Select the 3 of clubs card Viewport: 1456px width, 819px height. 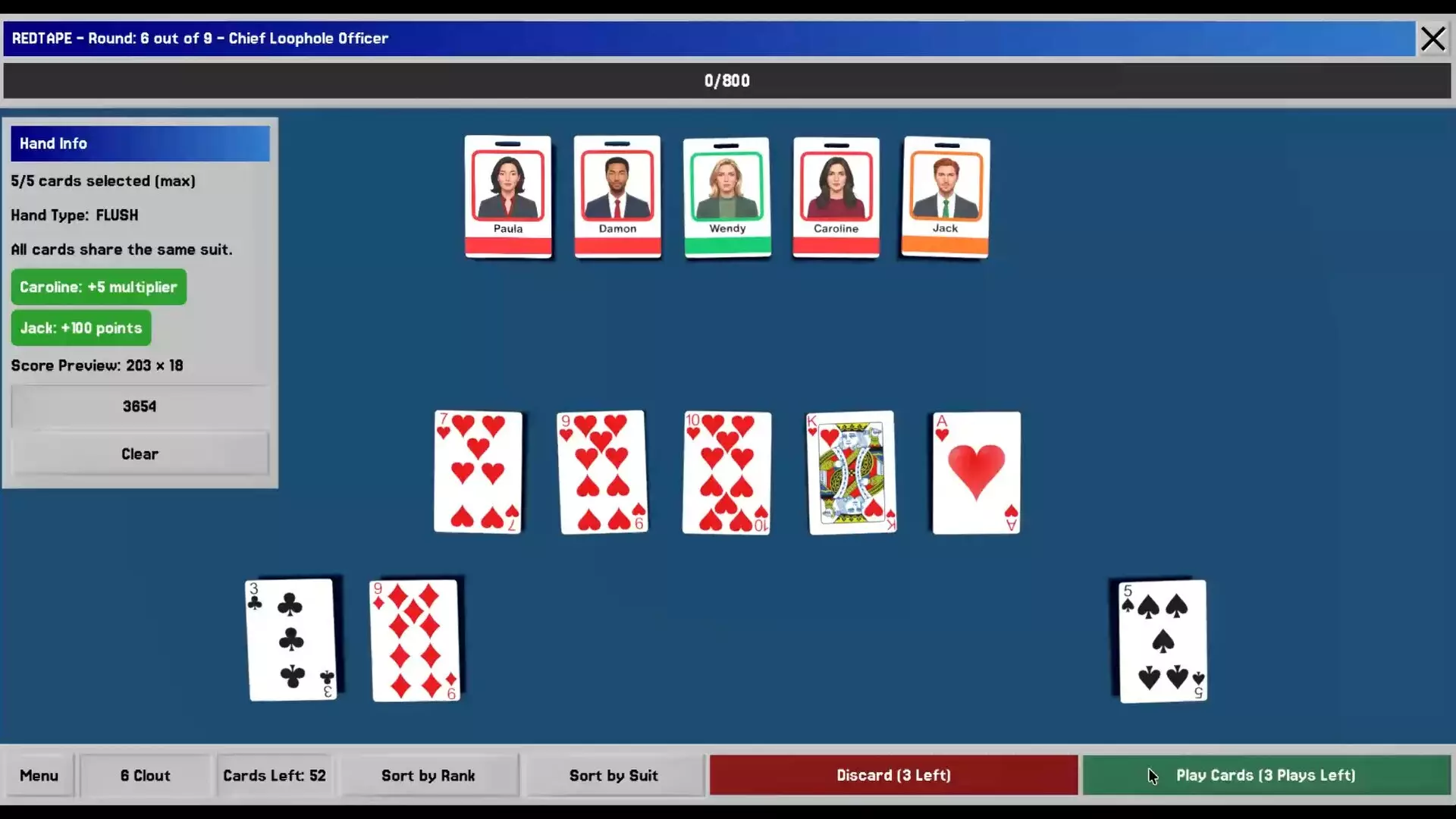pos(291,640)
